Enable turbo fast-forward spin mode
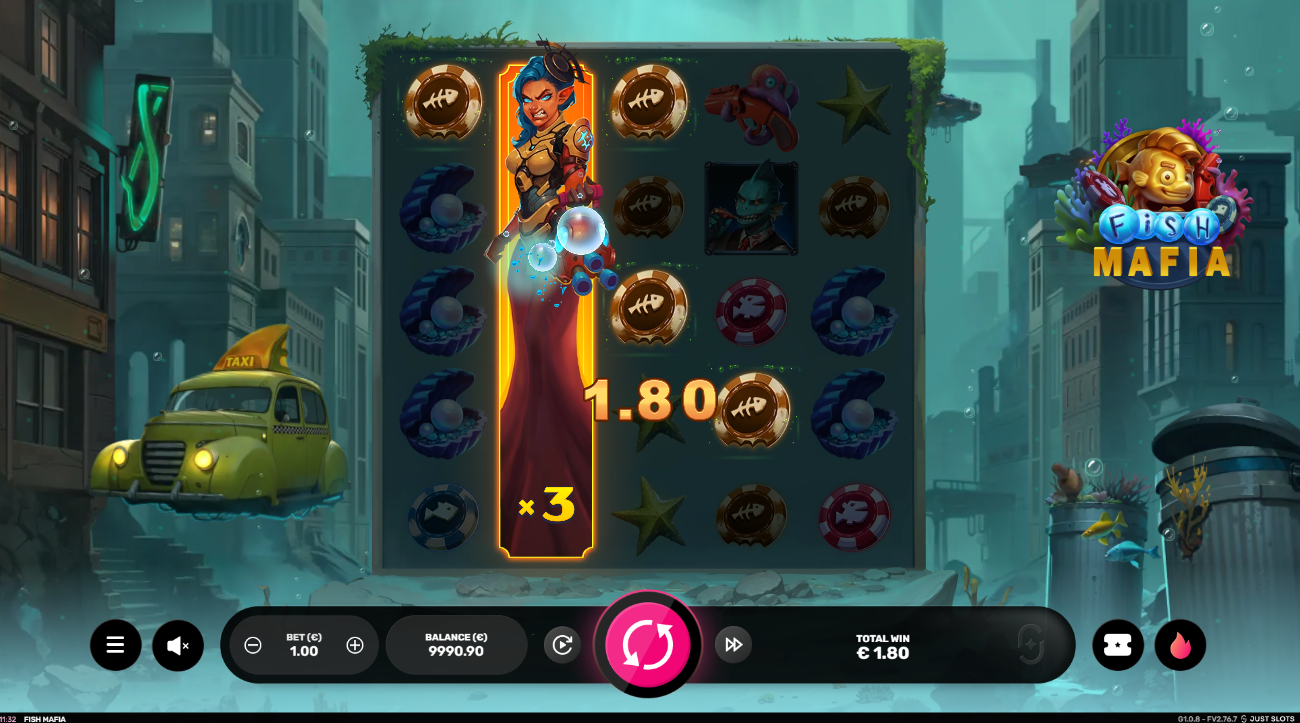 pyautogui.click(x=733, y=645)
